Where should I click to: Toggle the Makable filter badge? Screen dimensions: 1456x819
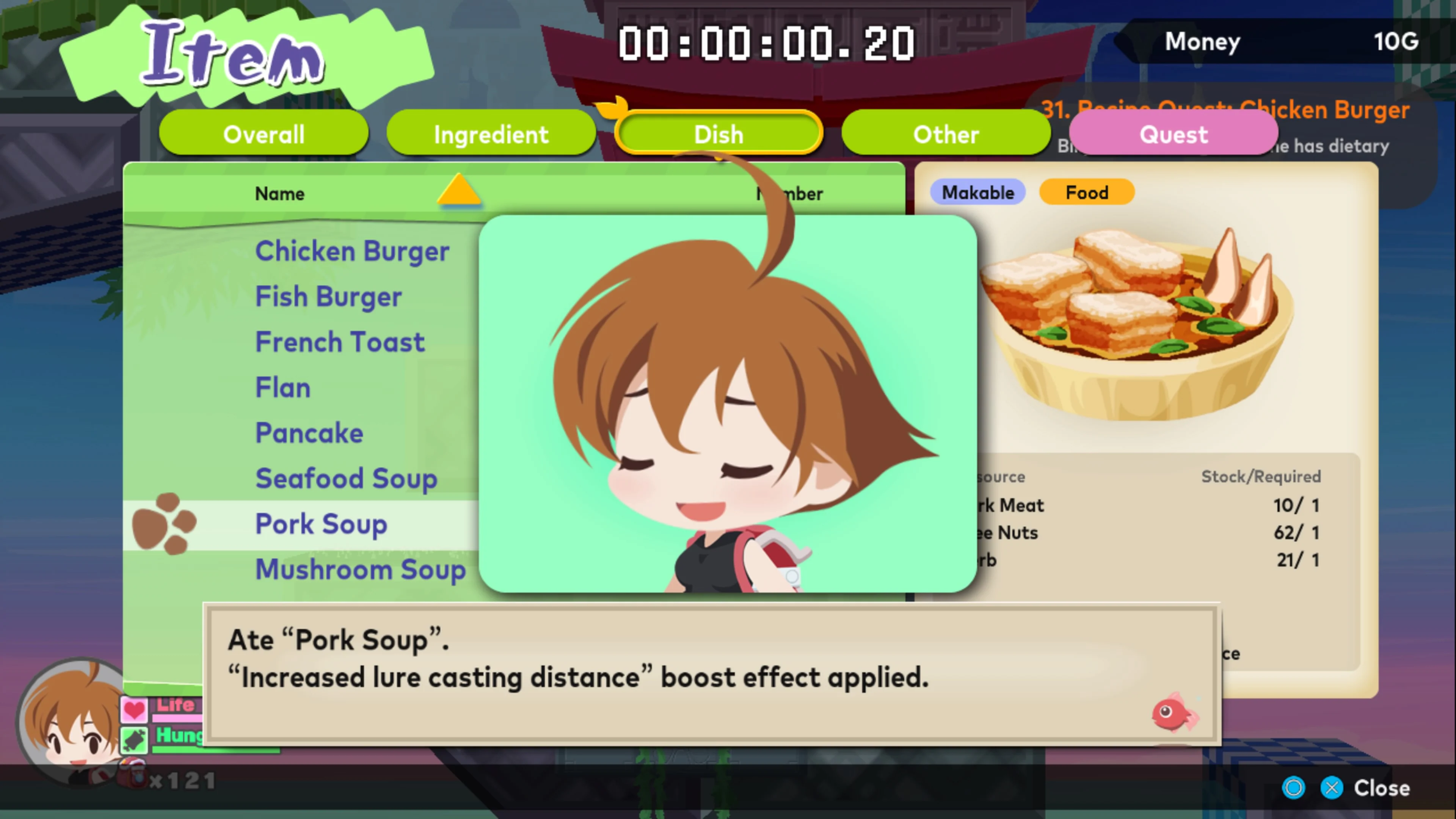[978, 192]
